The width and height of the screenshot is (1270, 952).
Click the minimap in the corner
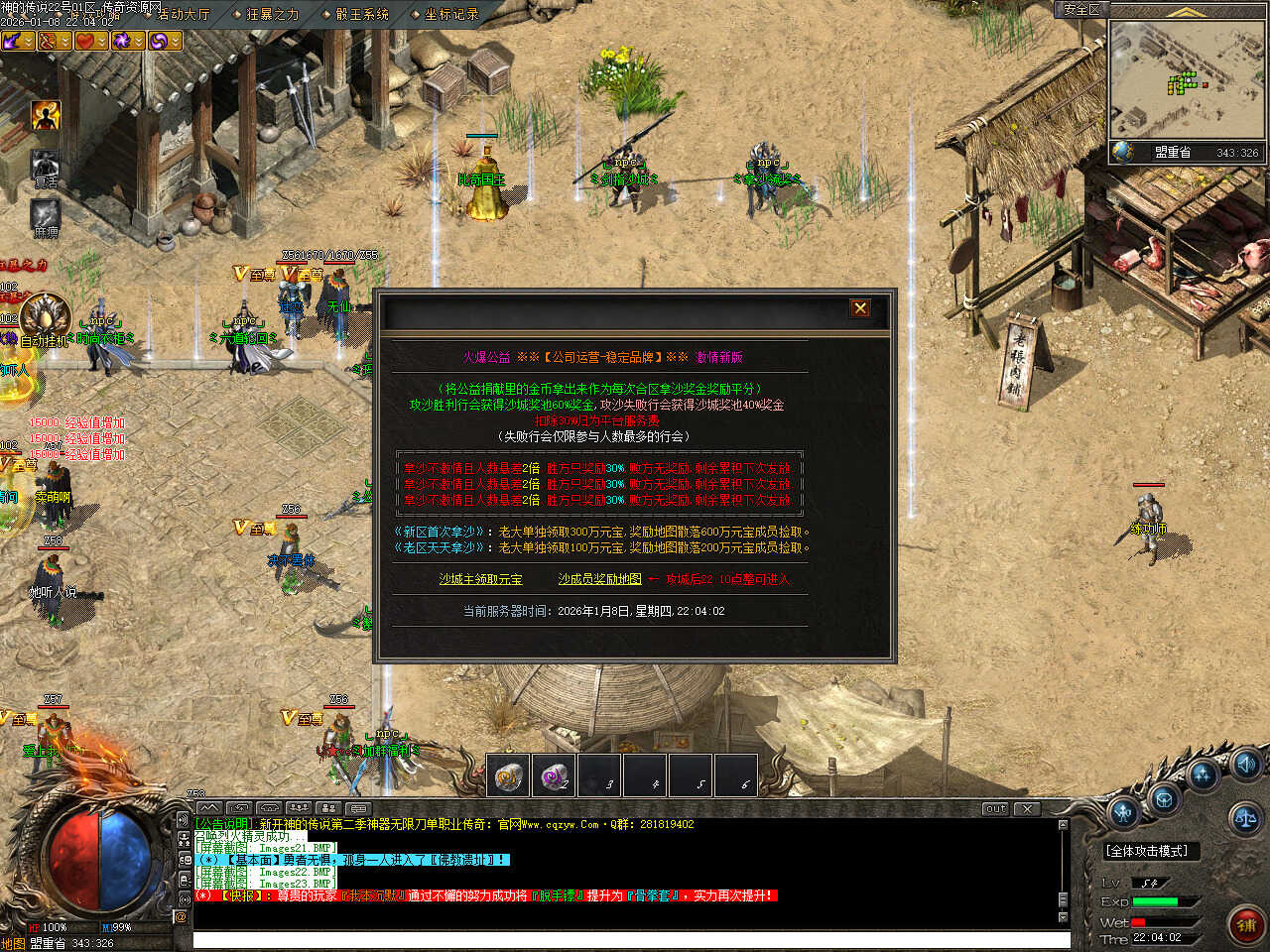tap(1186, 79)
